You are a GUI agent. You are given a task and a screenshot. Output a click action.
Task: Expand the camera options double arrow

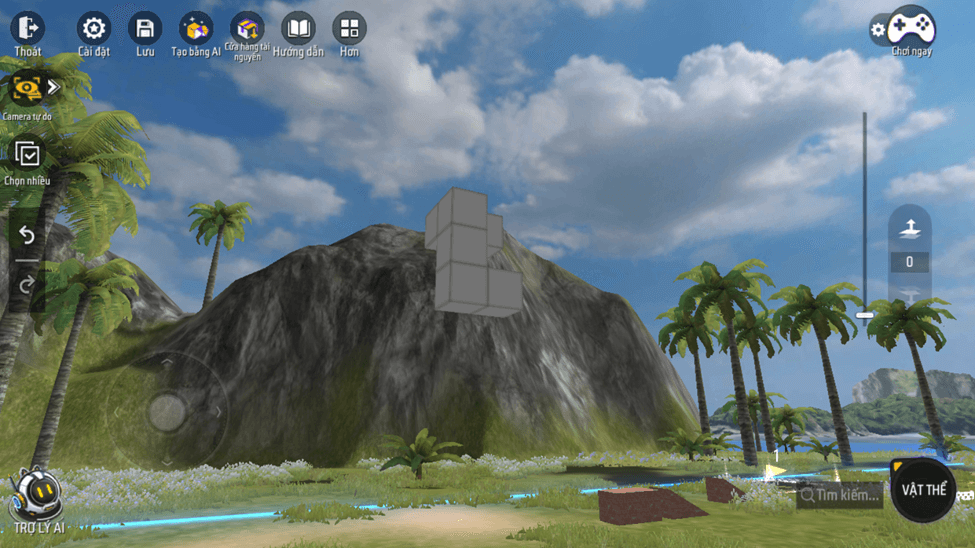pos(54,88)
